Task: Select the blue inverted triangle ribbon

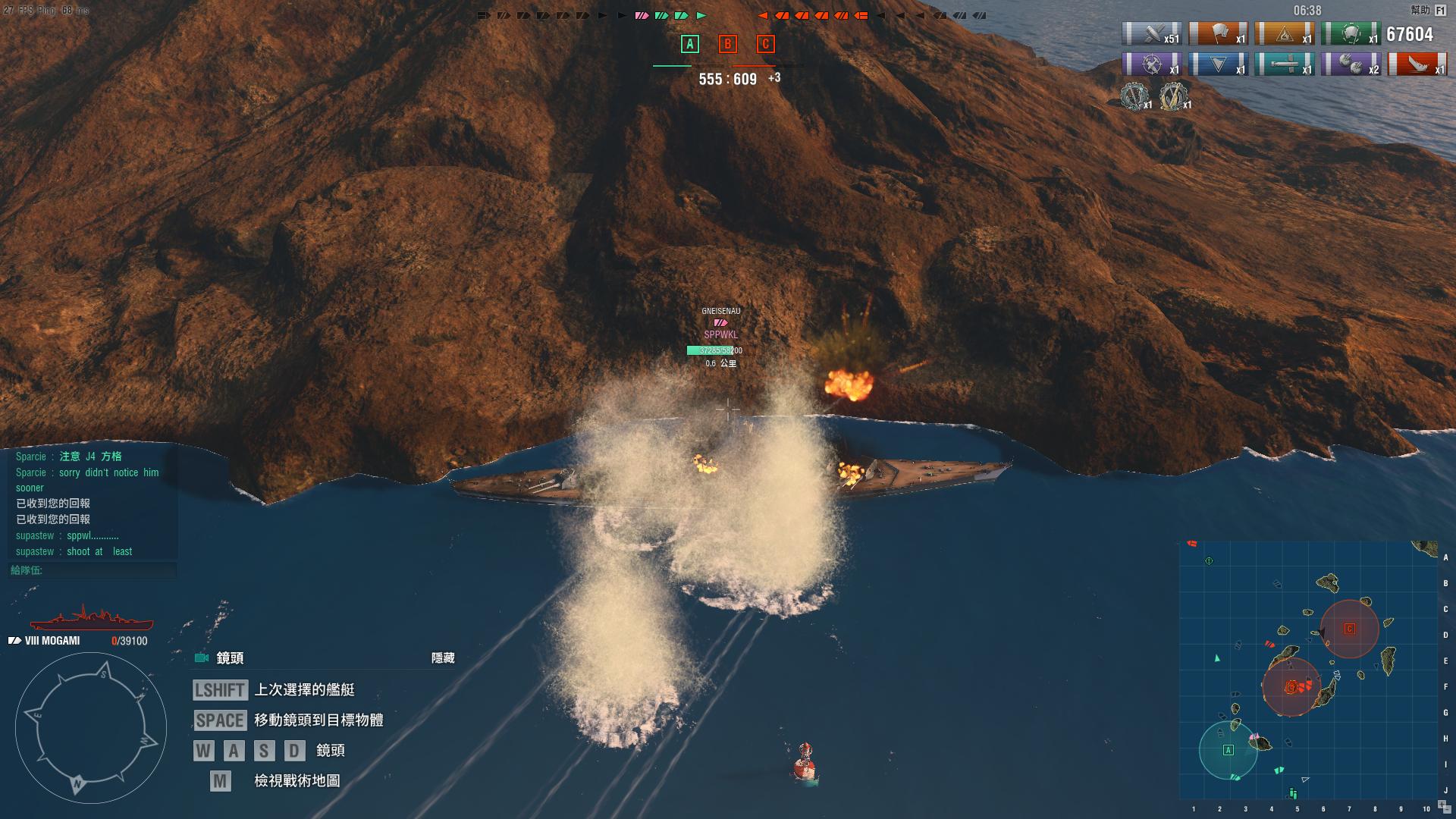Action: 1218,64
